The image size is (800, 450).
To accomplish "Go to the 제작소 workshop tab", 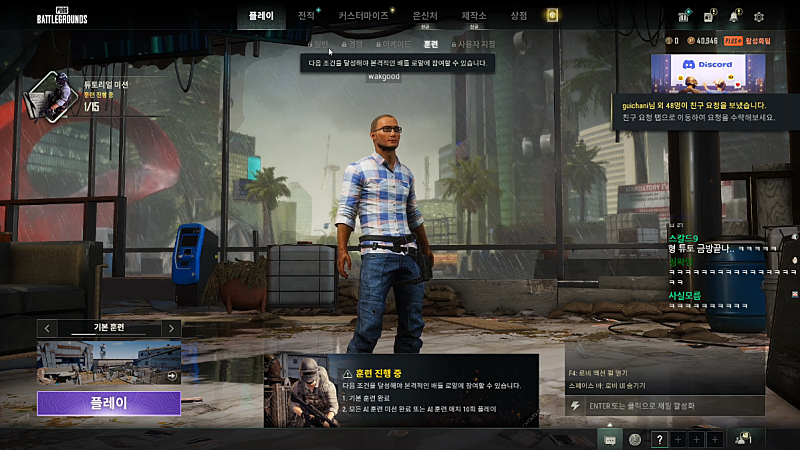I will pos(474,16).
